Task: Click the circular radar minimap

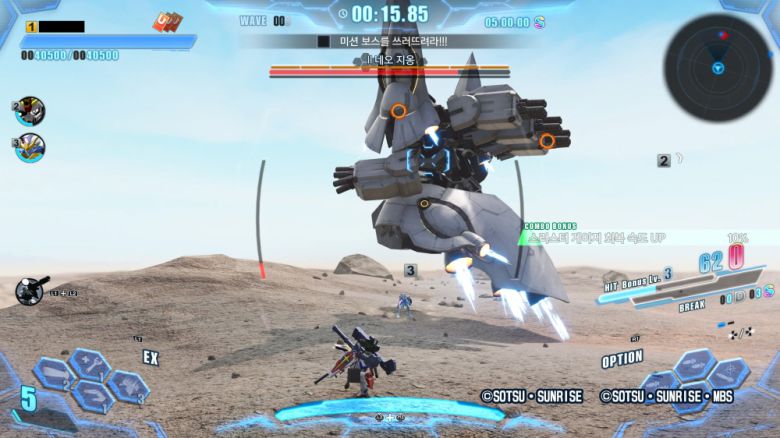Action: [717, 67]
